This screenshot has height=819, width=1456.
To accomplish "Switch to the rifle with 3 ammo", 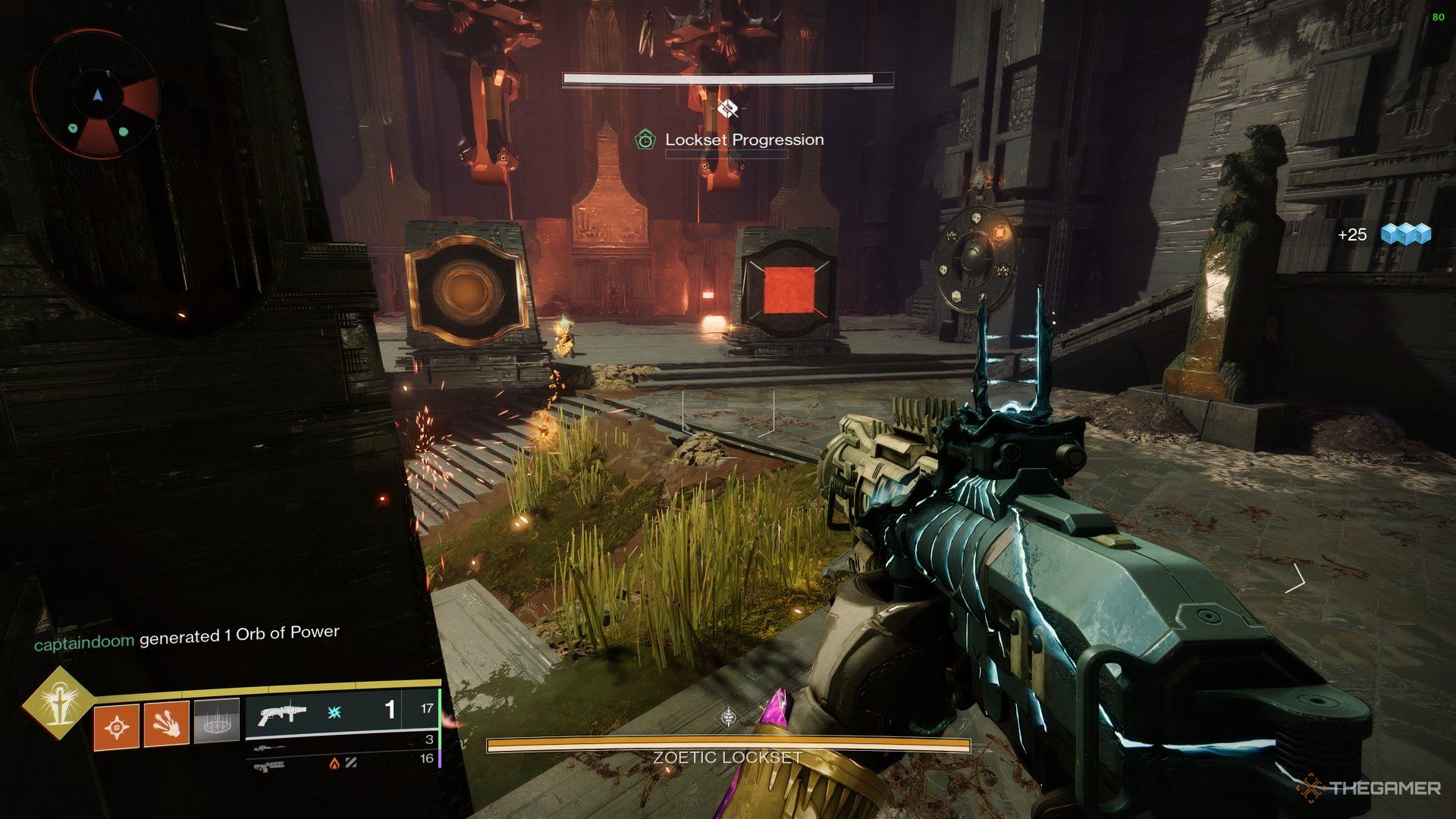I will click(x=341, y=743).
